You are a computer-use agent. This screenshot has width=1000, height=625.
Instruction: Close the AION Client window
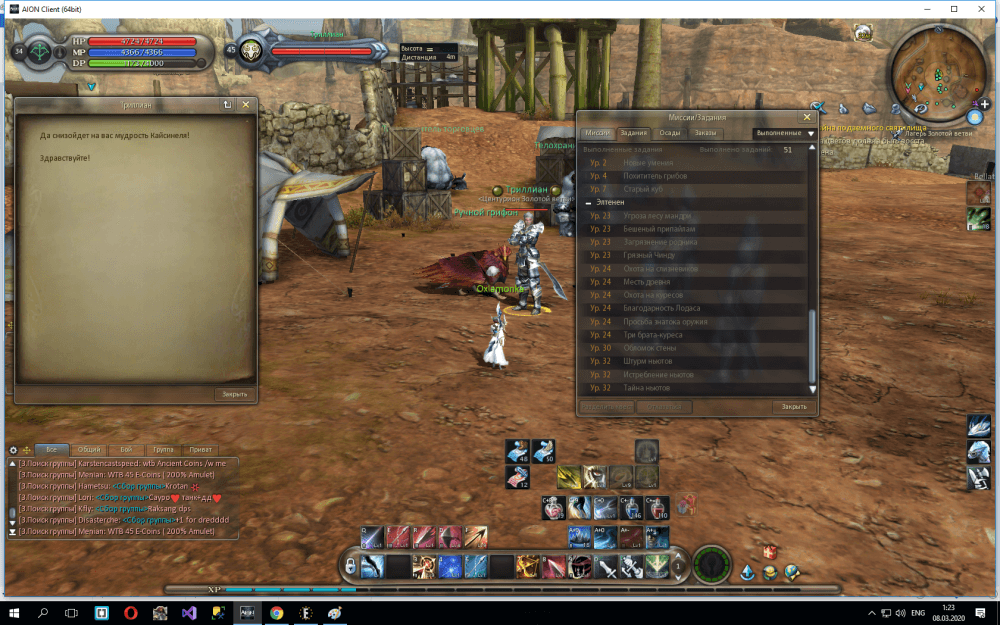click(x=981, y=8)
